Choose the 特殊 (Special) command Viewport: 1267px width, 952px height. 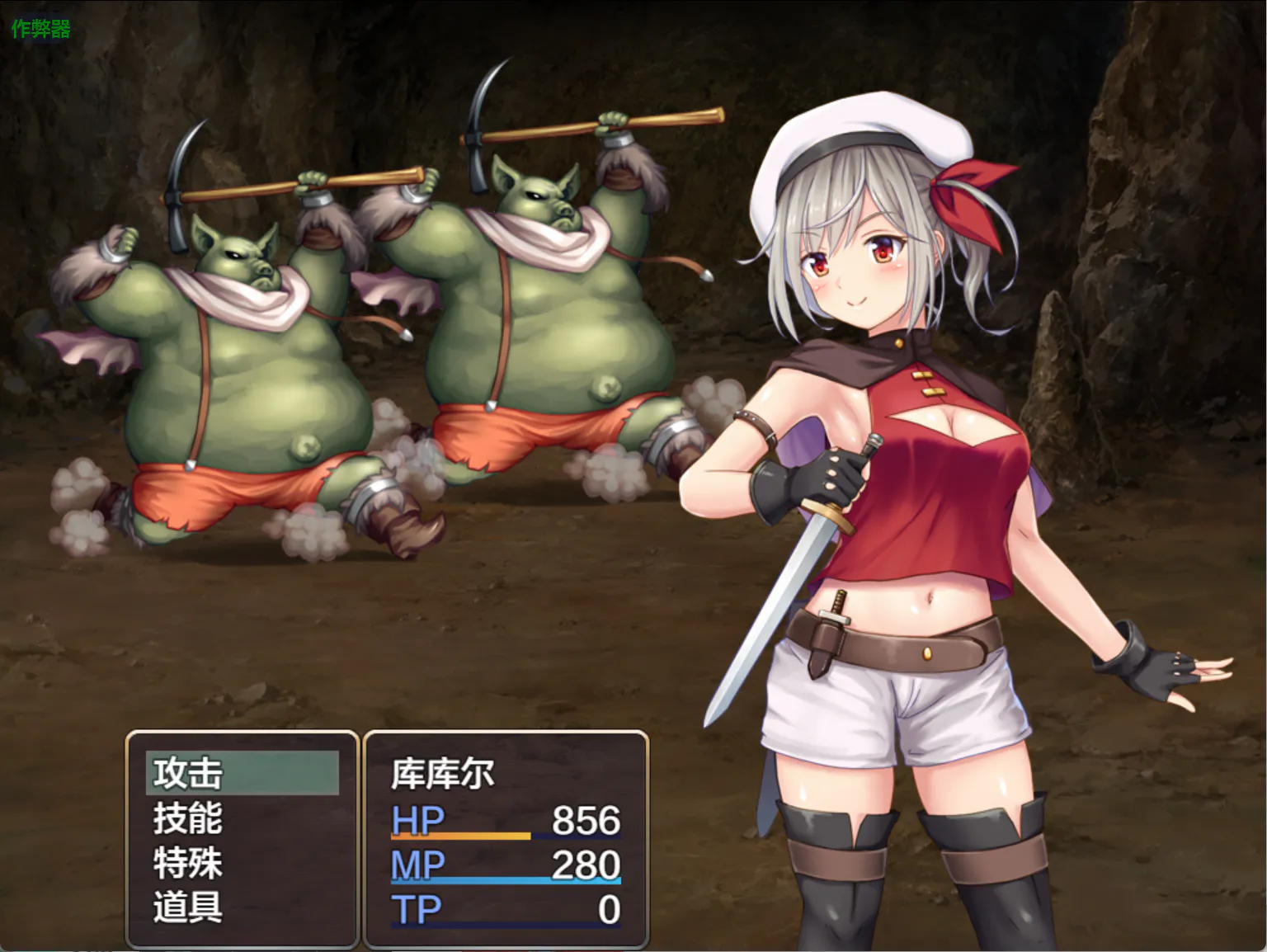point(188,864)
